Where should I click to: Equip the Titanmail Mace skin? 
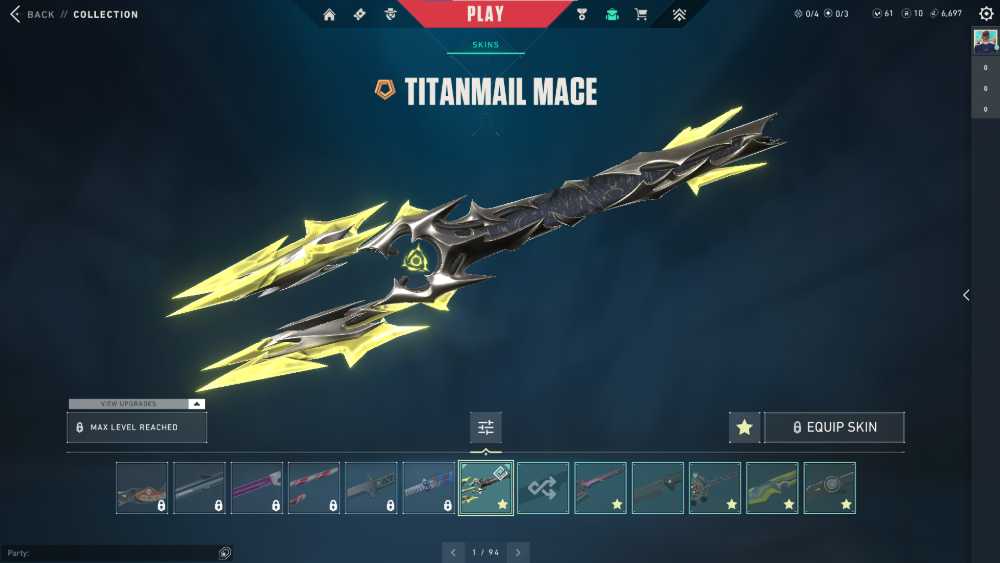(x=834, y=427)
